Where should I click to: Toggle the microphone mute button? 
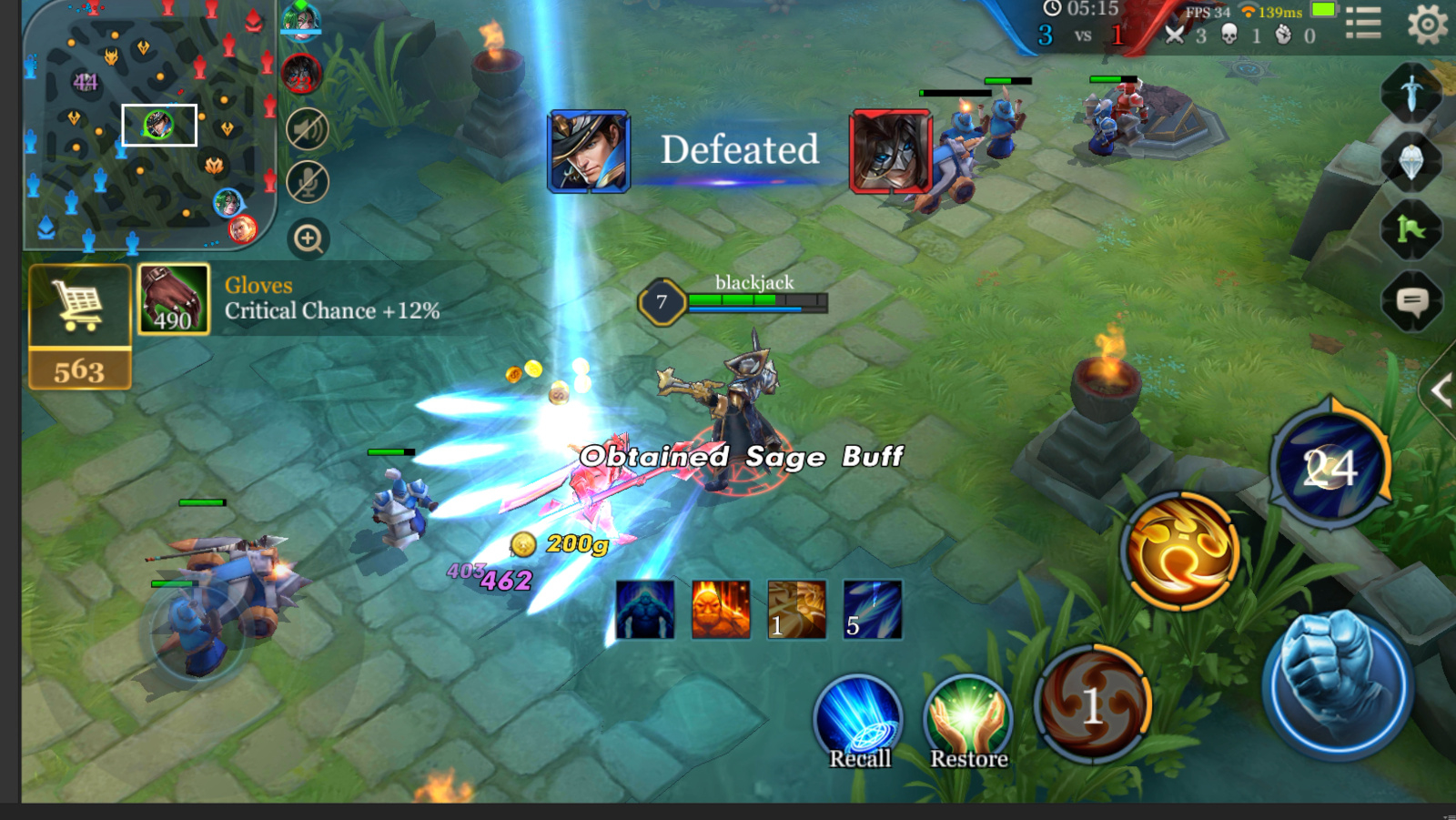pos(308,182)
